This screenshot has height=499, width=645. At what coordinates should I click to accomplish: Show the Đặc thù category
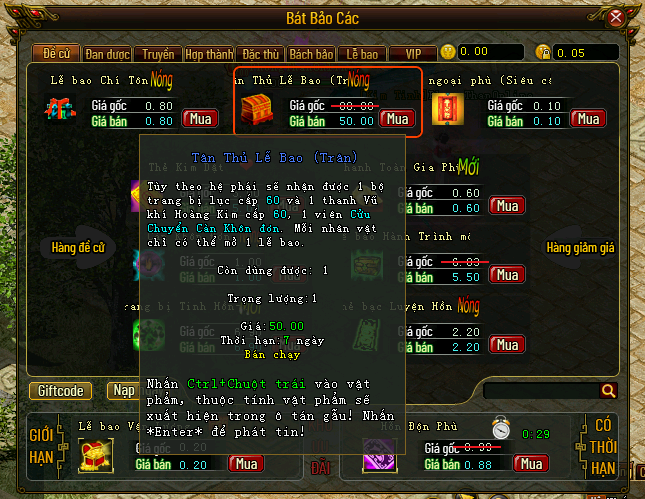260,53
